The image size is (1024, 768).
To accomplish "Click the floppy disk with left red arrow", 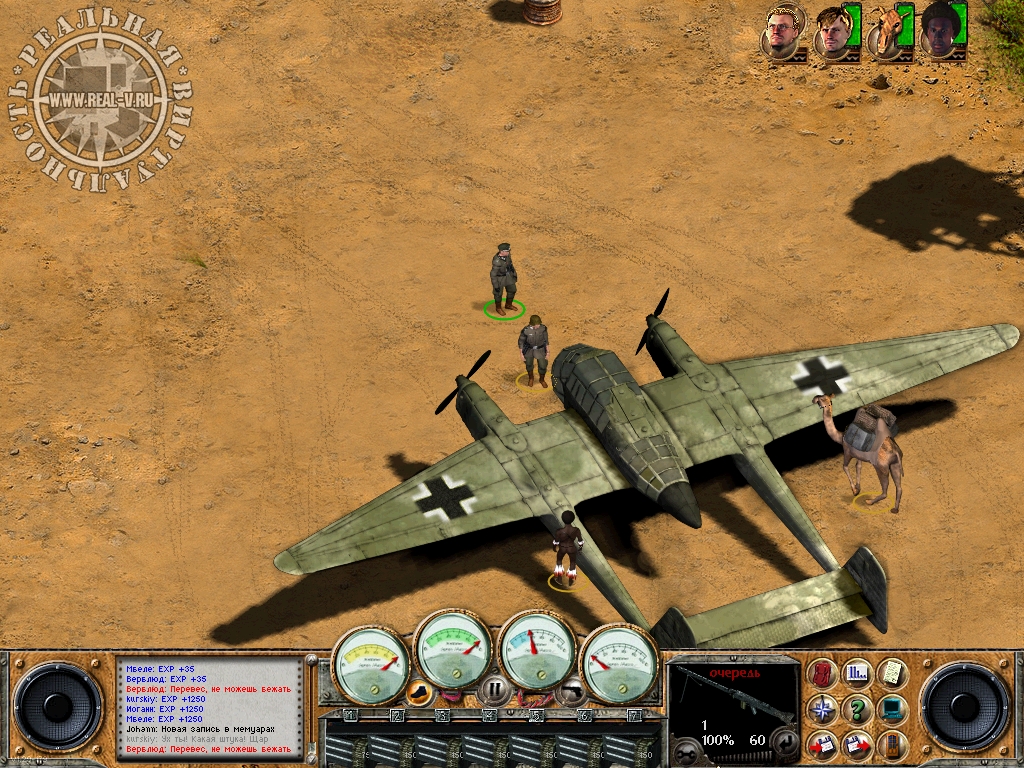I will point(823,745).
